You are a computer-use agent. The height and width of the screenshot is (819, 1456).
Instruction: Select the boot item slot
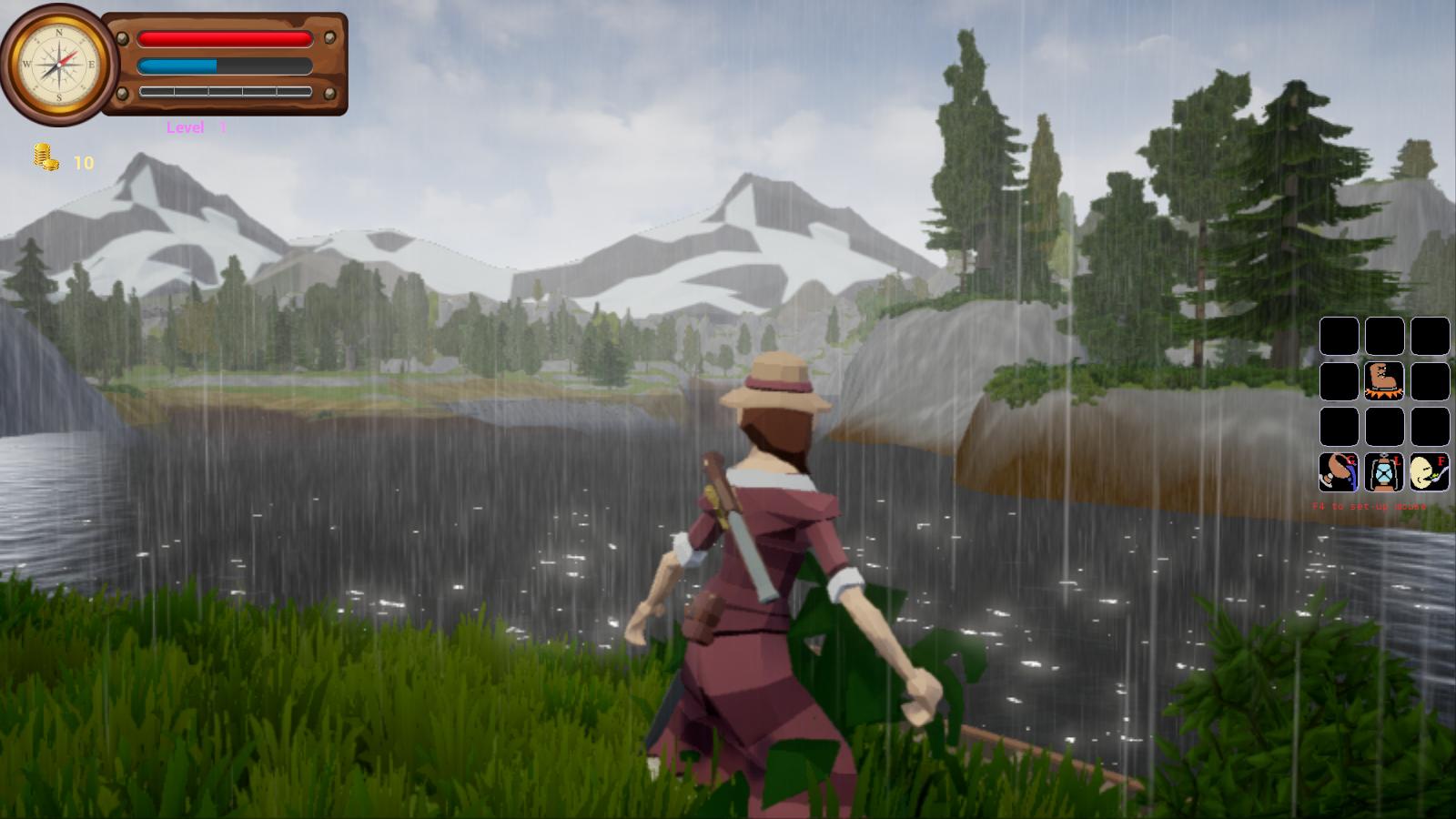click(1383, 380)
